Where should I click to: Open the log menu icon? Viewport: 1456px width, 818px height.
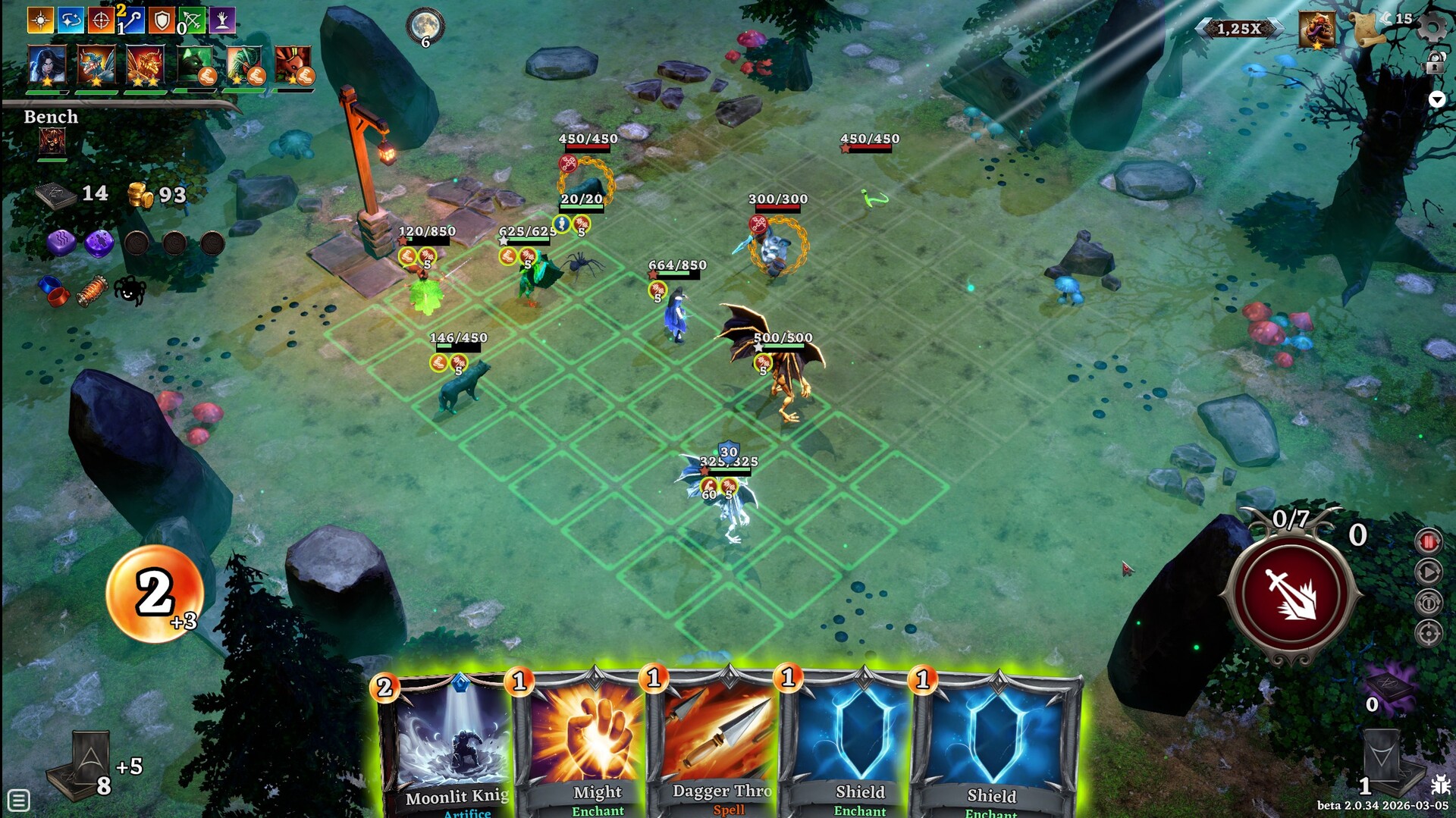(x=19, y=800)
